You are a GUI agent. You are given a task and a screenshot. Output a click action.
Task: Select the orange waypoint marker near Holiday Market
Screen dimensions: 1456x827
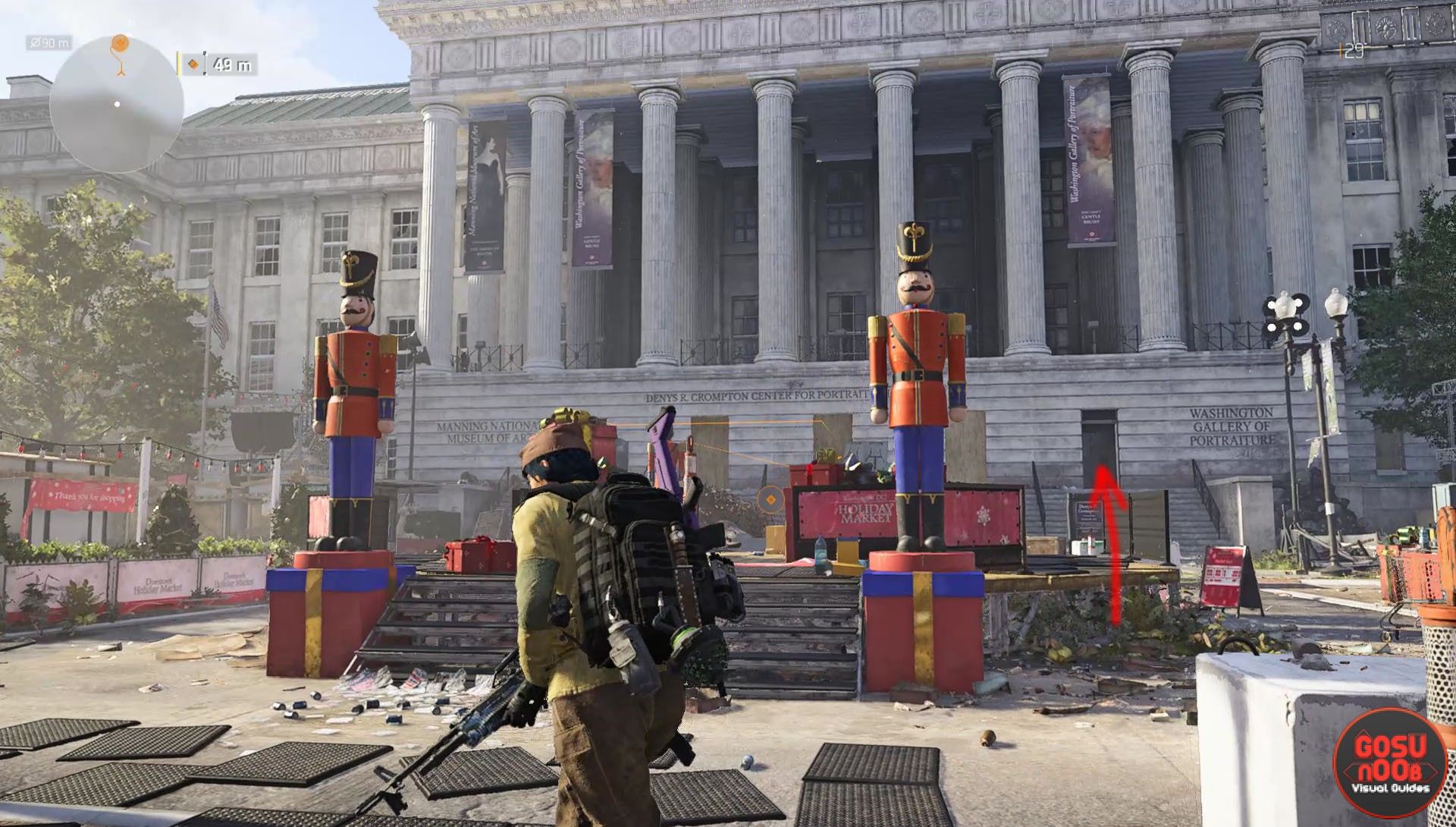pos(770,499)
